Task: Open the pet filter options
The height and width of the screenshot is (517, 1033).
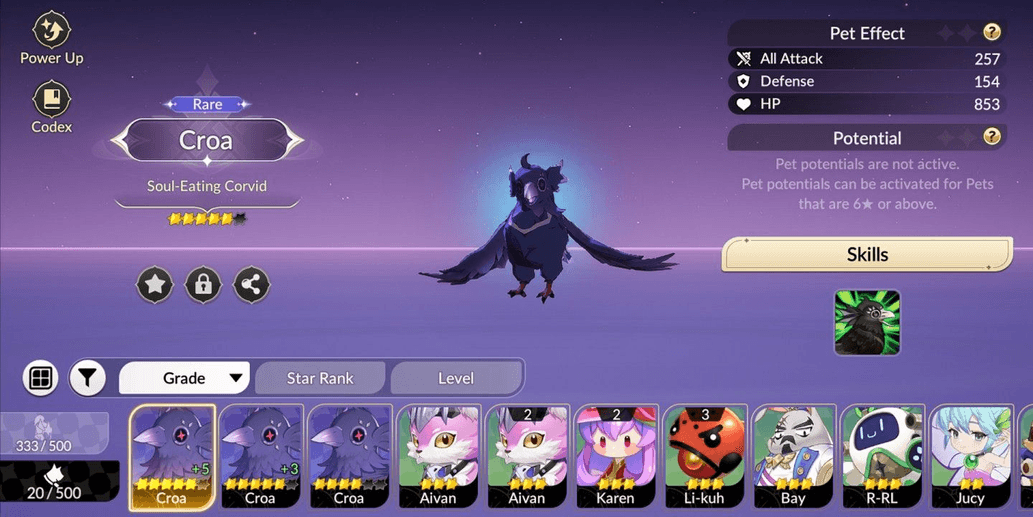Action: tap(88, 378)
